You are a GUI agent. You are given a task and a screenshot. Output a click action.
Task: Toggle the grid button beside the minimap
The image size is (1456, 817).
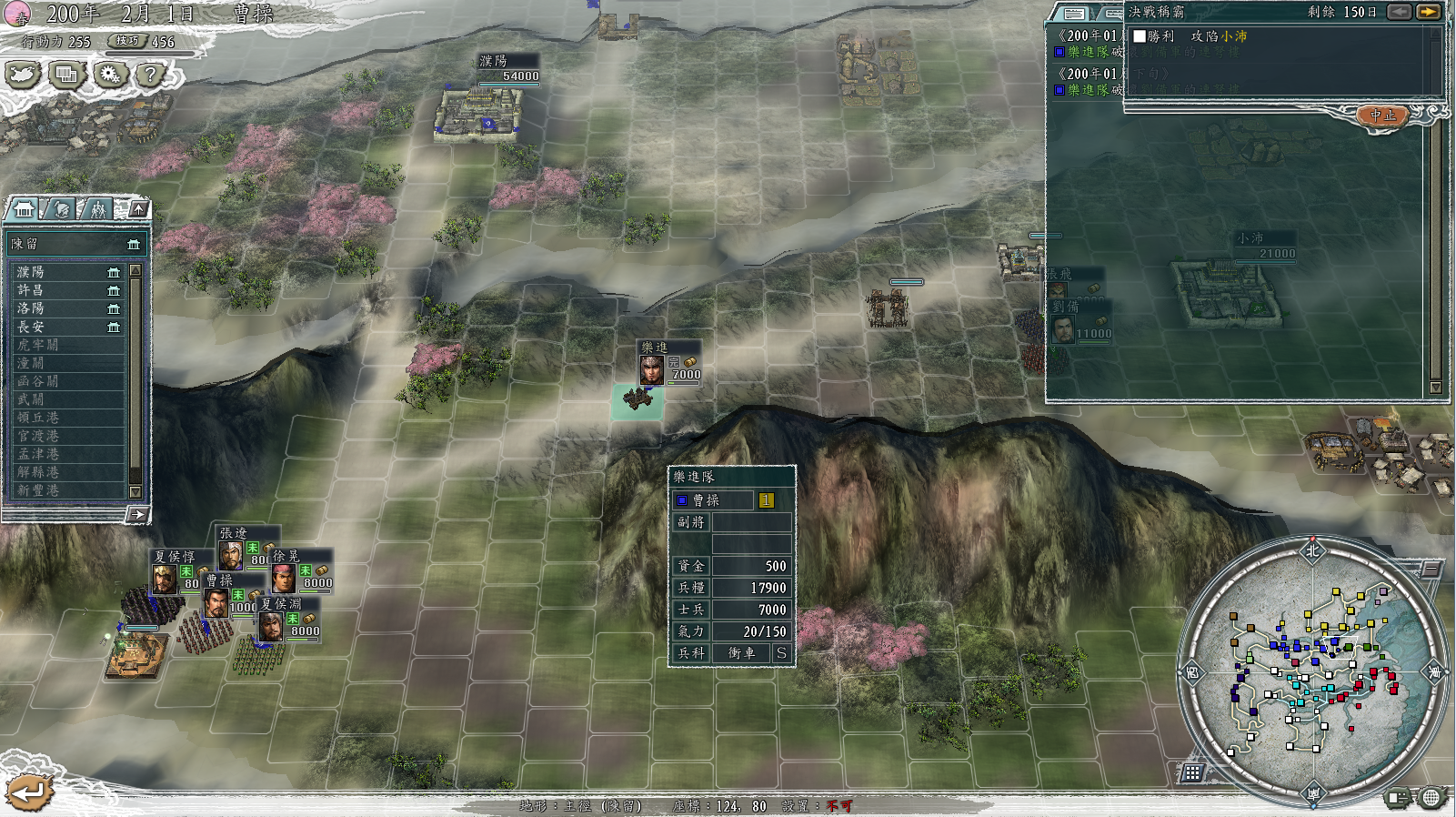1192,772
